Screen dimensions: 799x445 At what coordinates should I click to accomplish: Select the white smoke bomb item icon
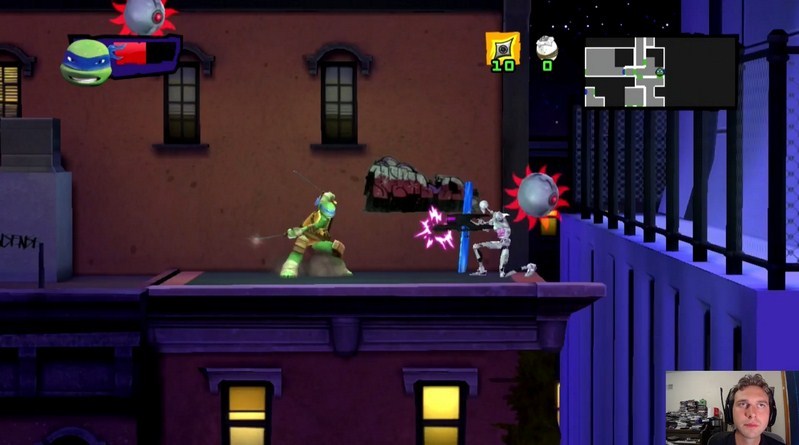pyautogui.click(x=546, y=47)
